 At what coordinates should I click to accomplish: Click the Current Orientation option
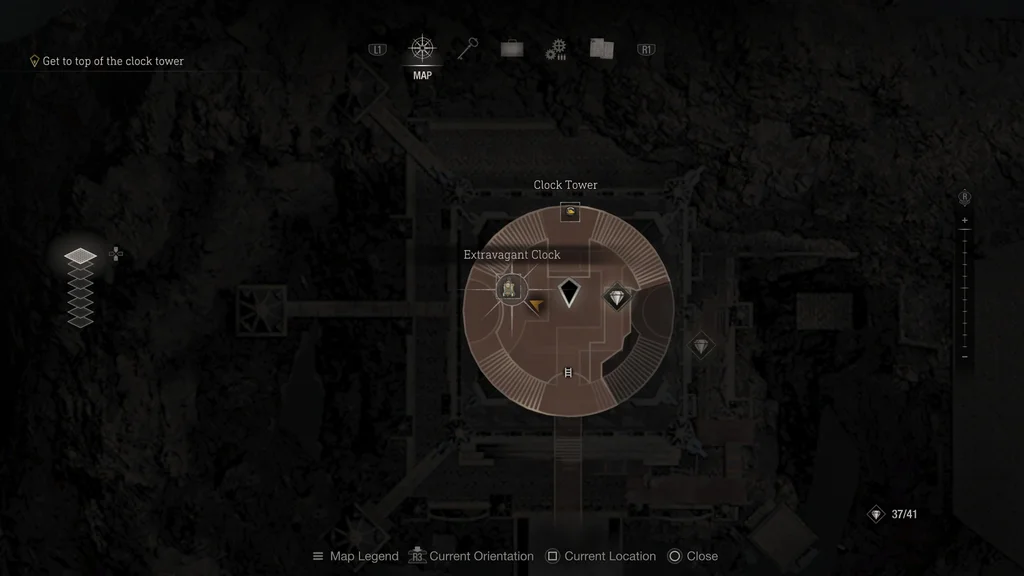[471, 556]
